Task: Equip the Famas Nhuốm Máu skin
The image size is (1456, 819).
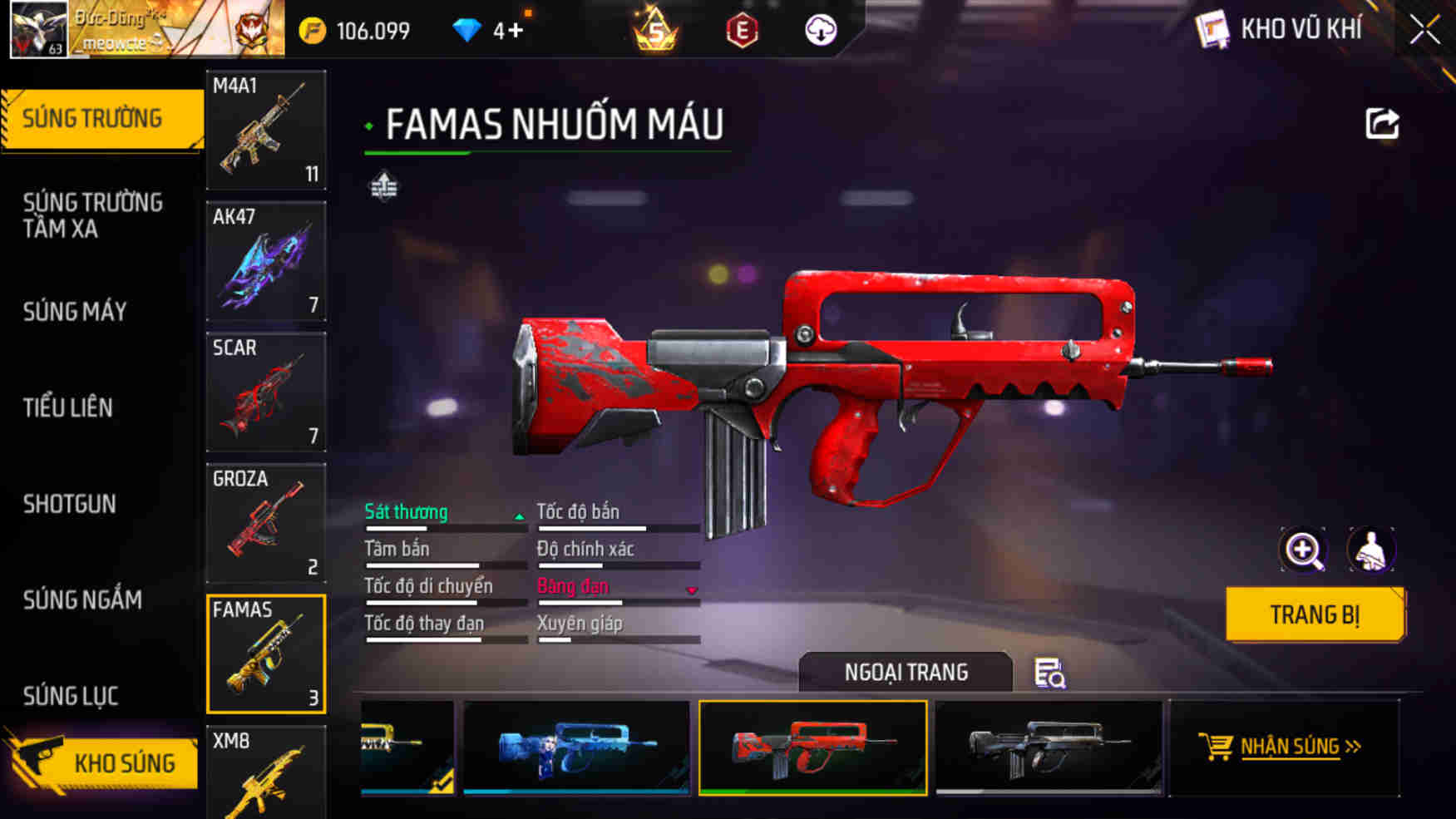Action: 1314,614
